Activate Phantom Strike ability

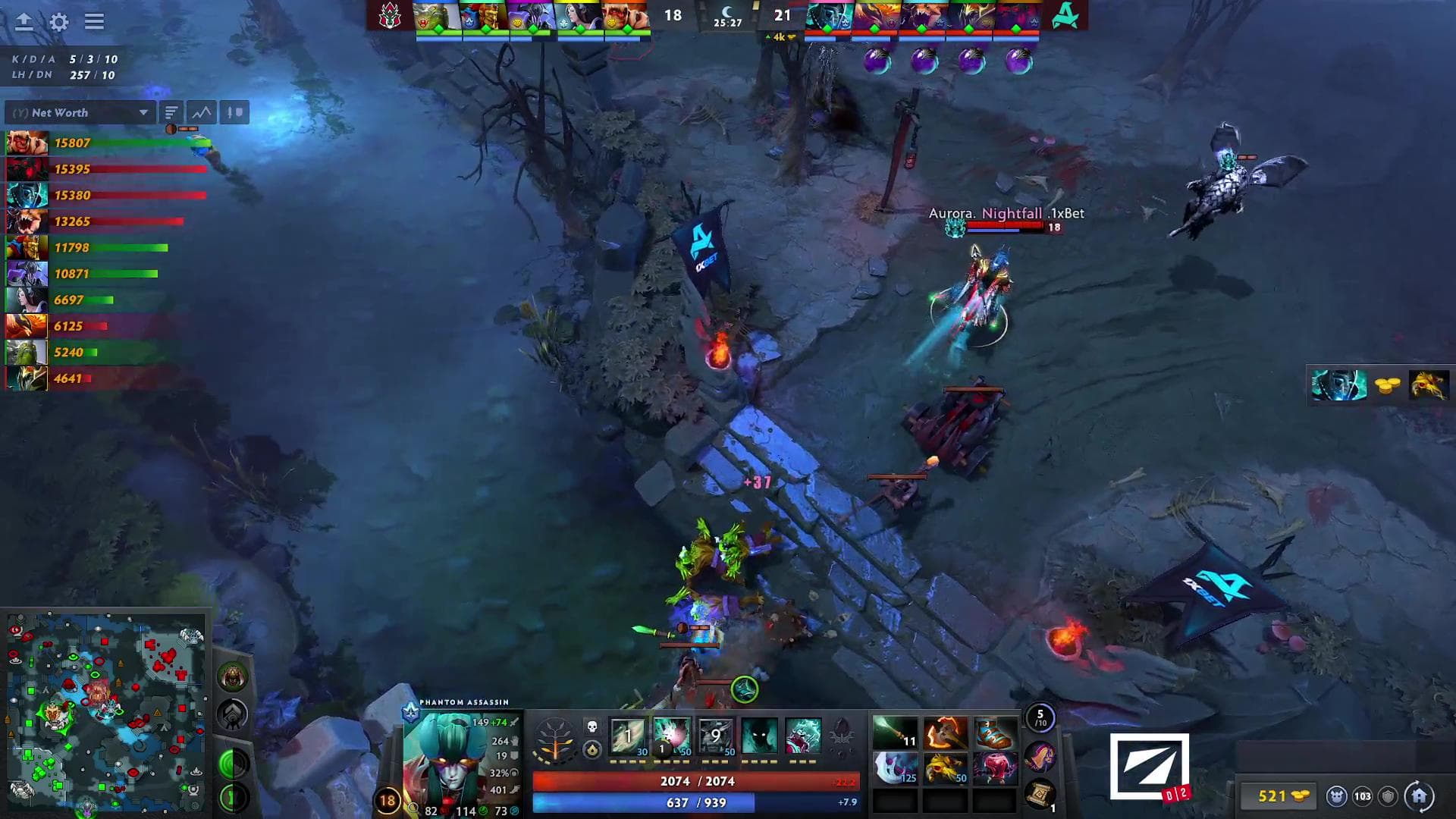(x=672, y=736)
